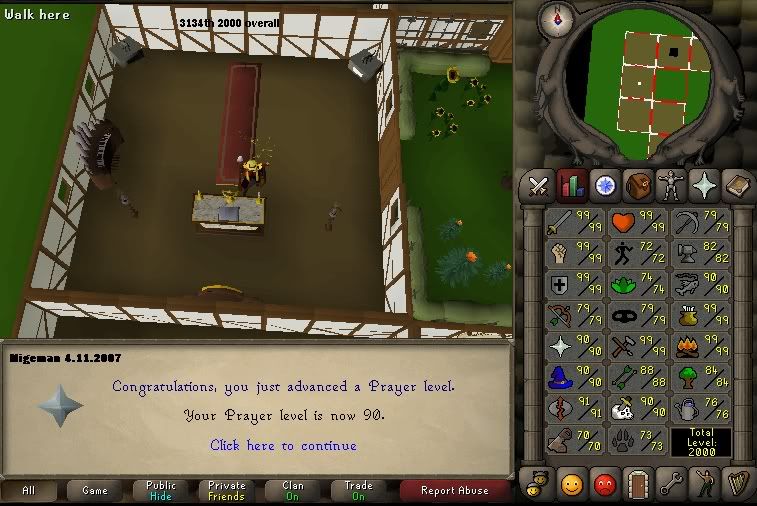Select the Prayer skill at level 90
This screenshot has height=506, width=757.
pos(574,347)
